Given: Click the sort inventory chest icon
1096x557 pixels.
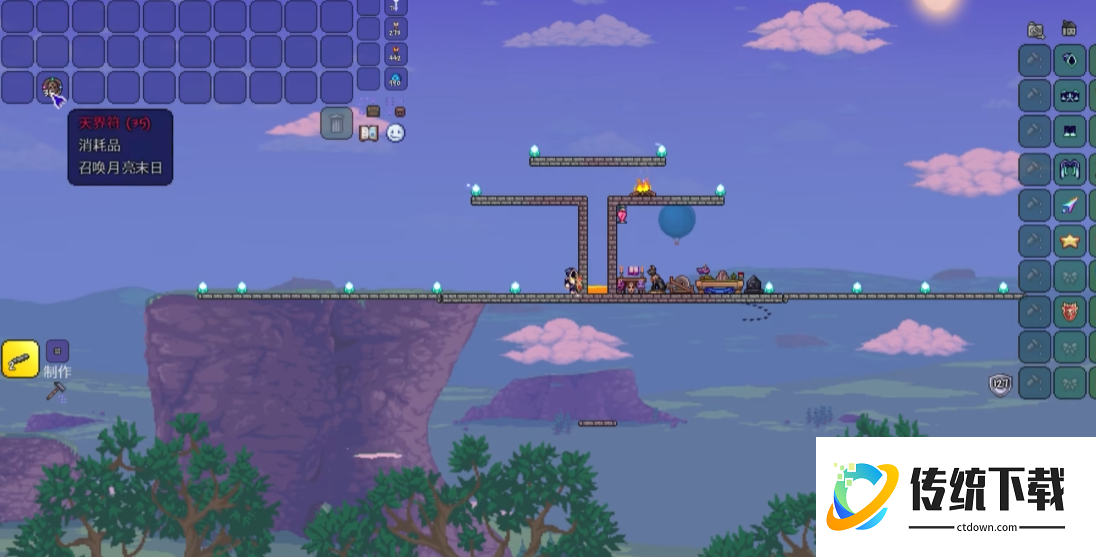Looking at the screenshot, I should (400, 110).
